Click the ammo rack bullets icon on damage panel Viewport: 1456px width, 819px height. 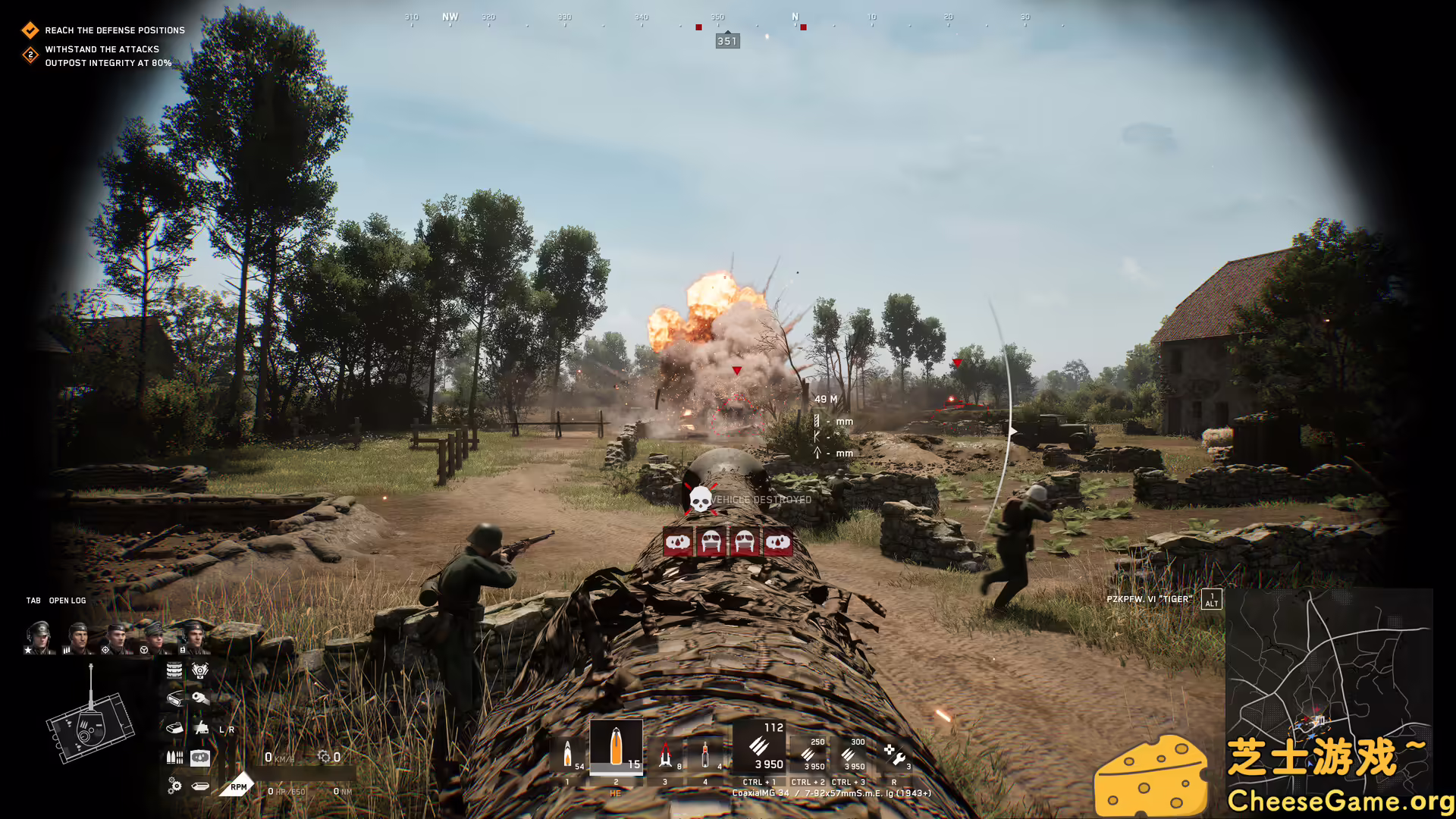pos(174,757)
